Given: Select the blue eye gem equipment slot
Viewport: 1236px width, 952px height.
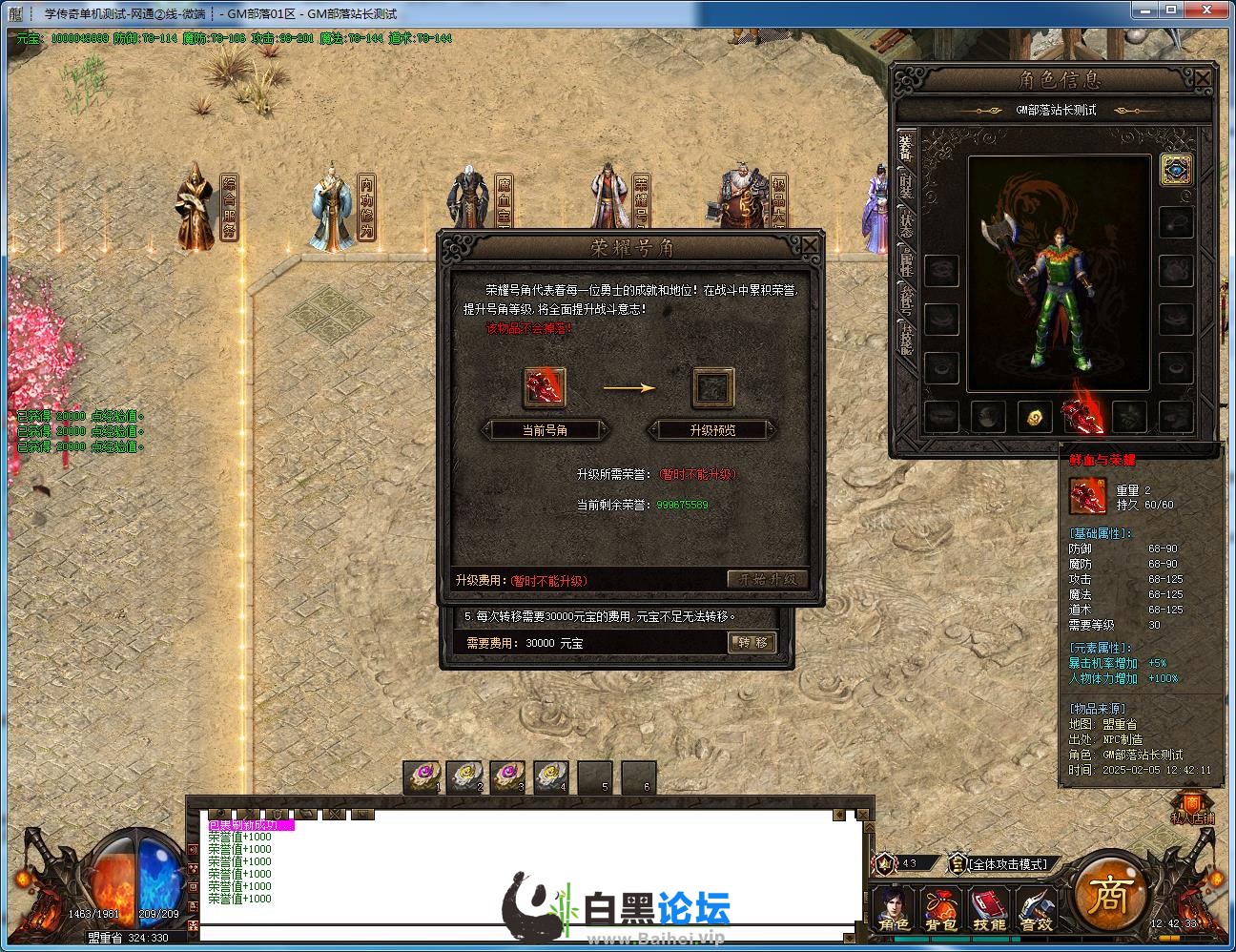Looking at the screenshot, I should coord(1176,170).
